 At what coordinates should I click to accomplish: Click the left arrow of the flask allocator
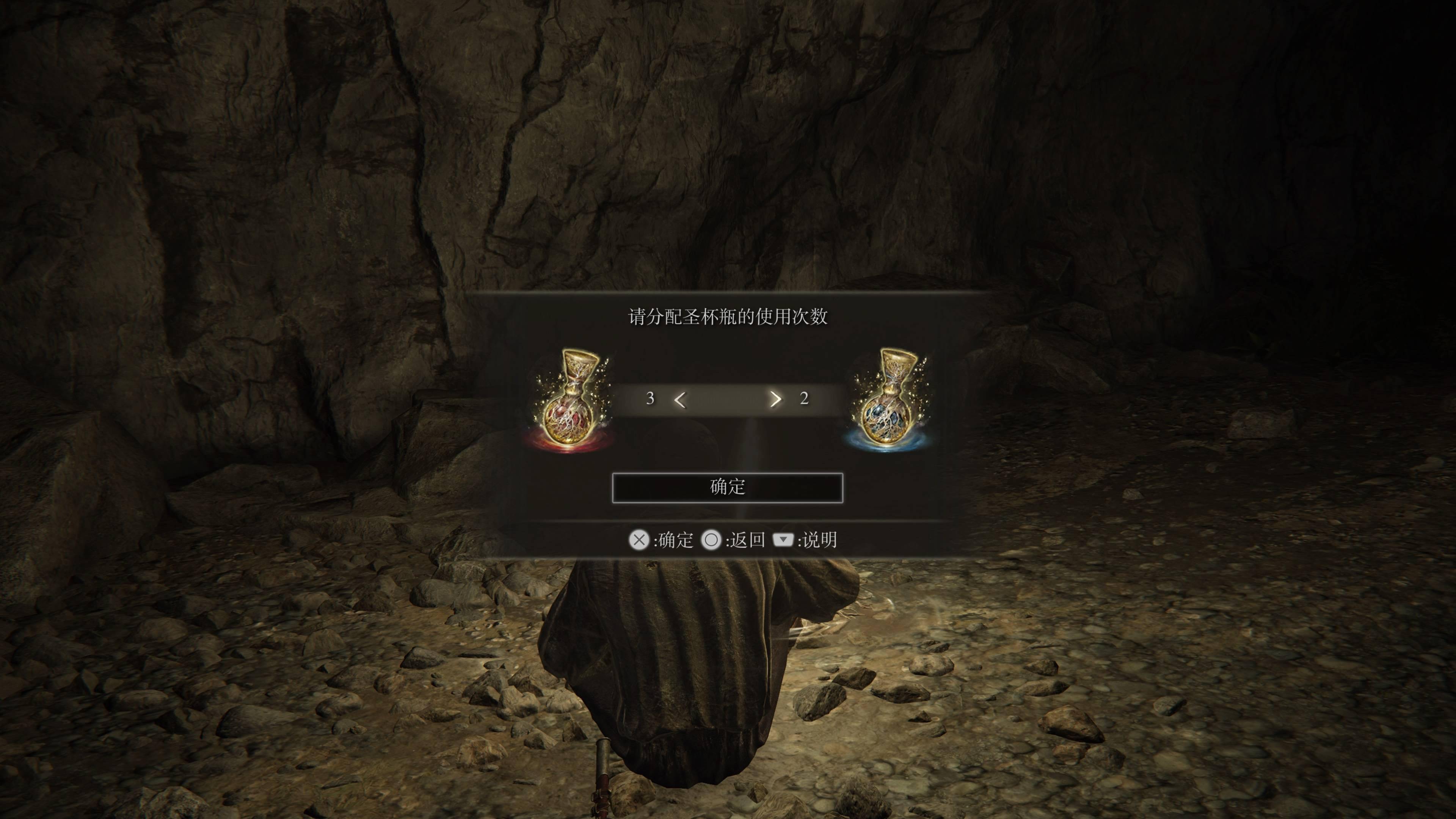(x=680, y=400)
